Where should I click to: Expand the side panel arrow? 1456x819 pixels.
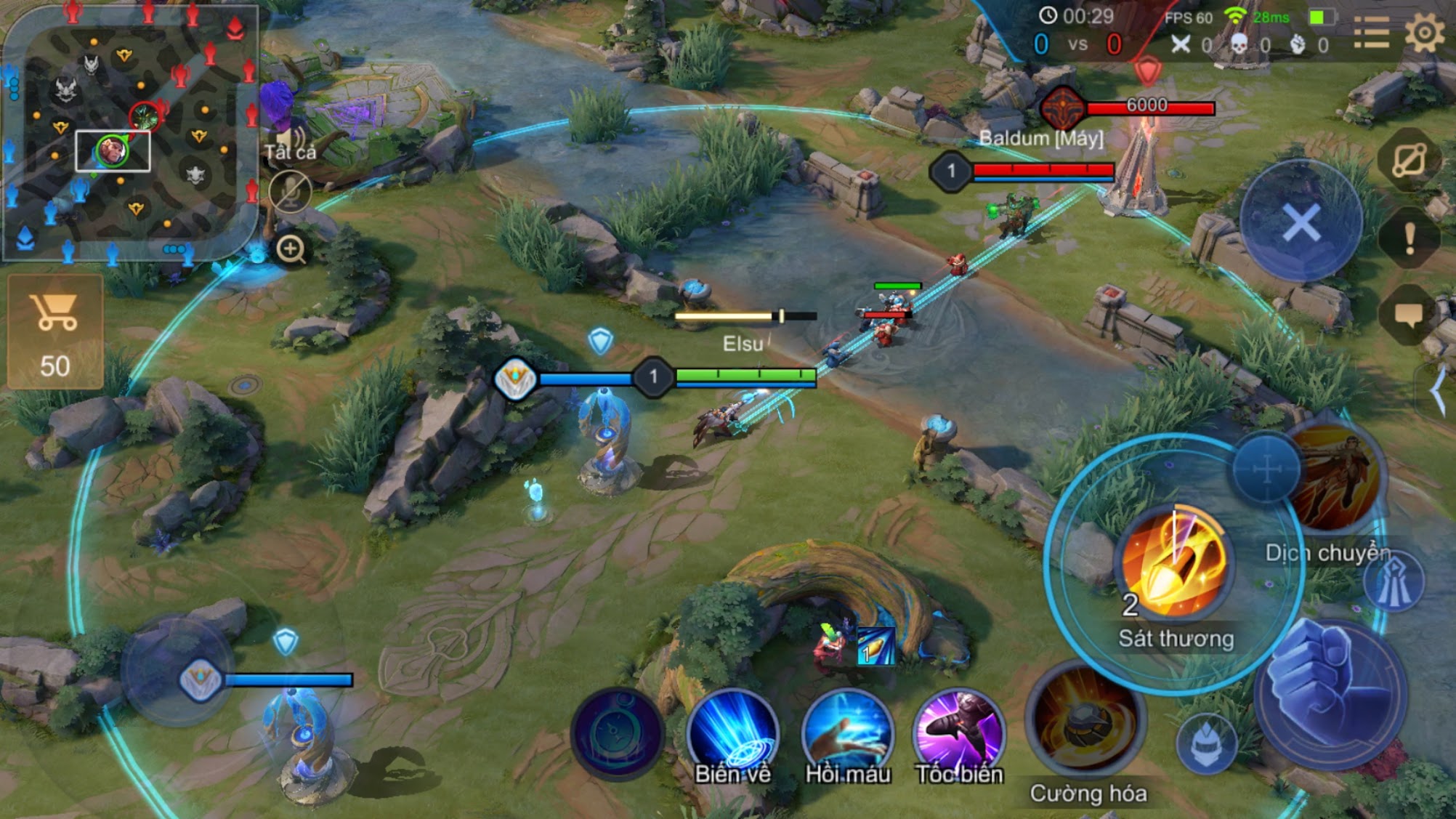pos(1439,391)
